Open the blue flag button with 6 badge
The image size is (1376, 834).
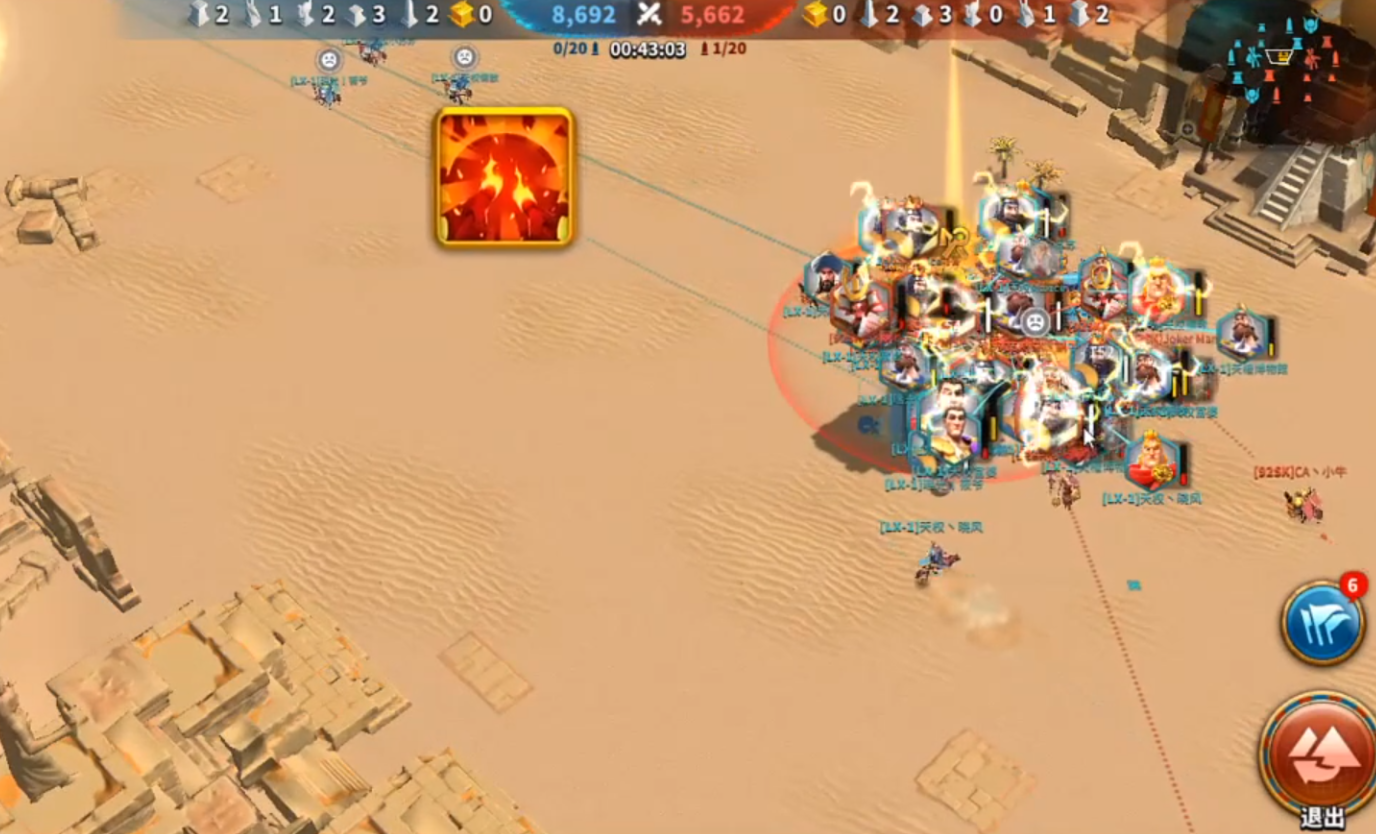(x=1322, y=623)
